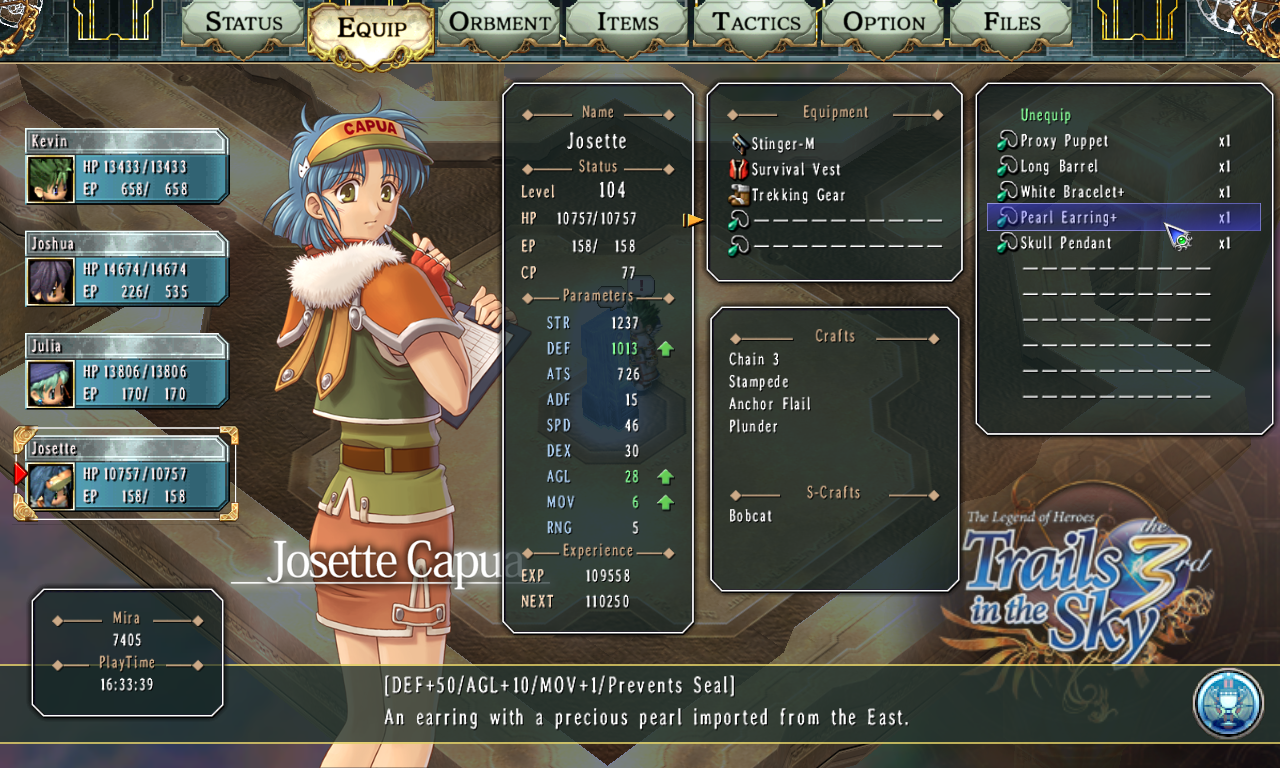
Task: Open the Tactics tab
Action: click(x=756, y=22)
